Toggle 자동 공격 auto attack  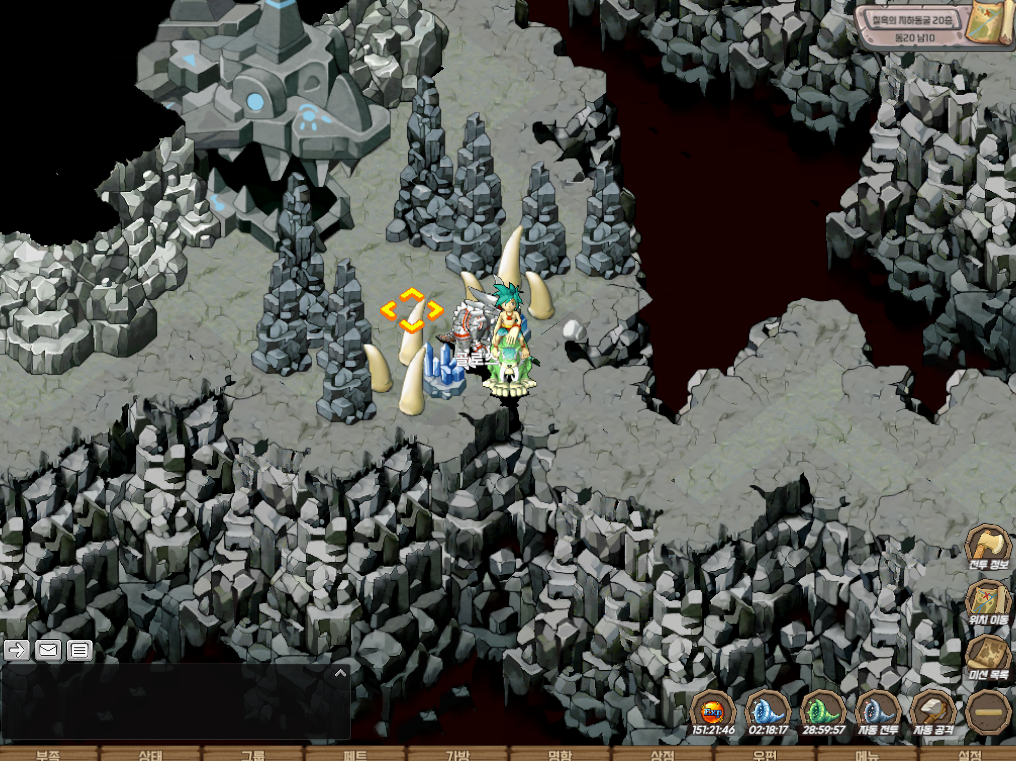932,711
